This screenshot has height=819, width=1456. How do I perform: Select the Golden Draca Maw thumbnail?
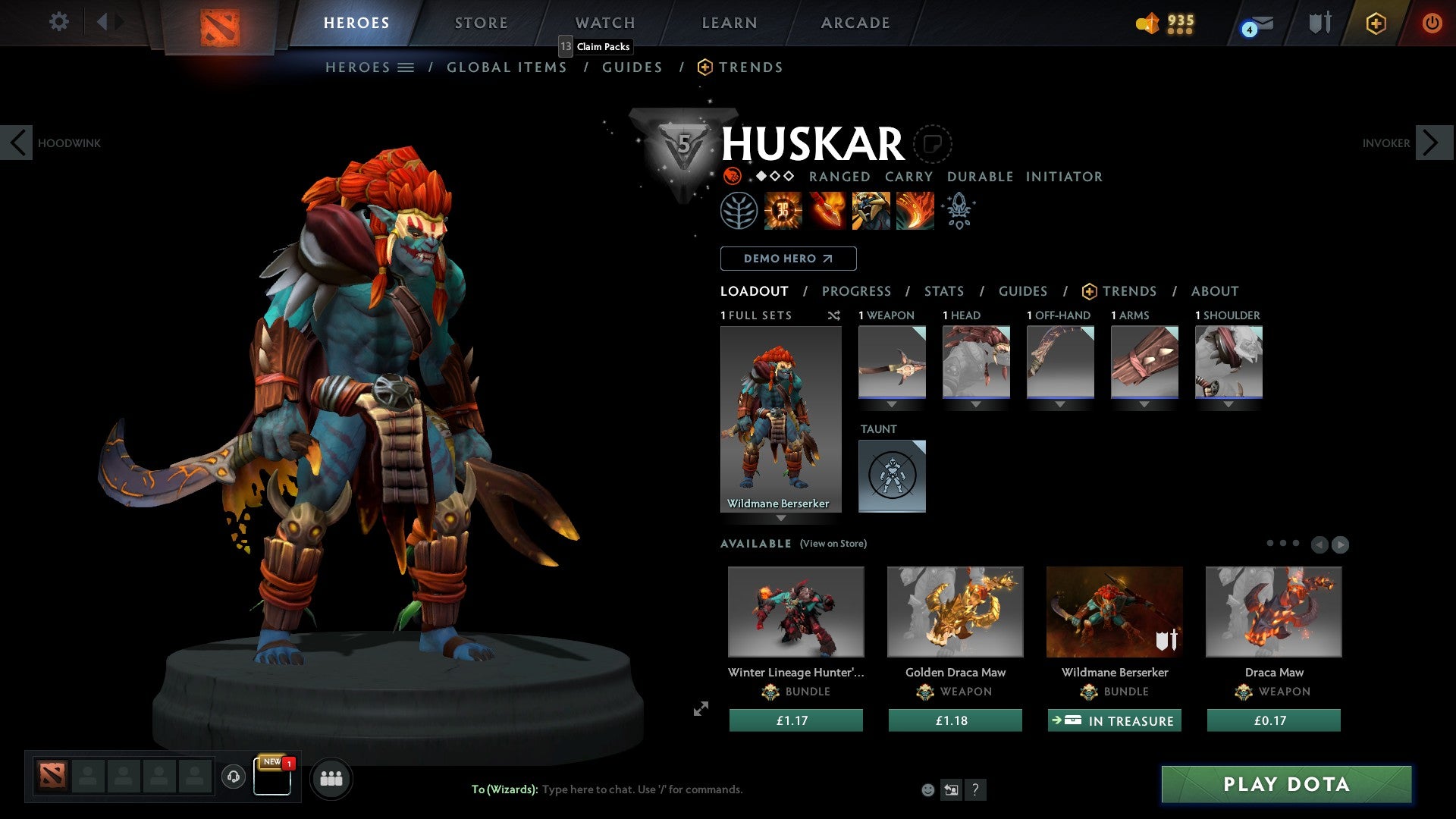955,611
